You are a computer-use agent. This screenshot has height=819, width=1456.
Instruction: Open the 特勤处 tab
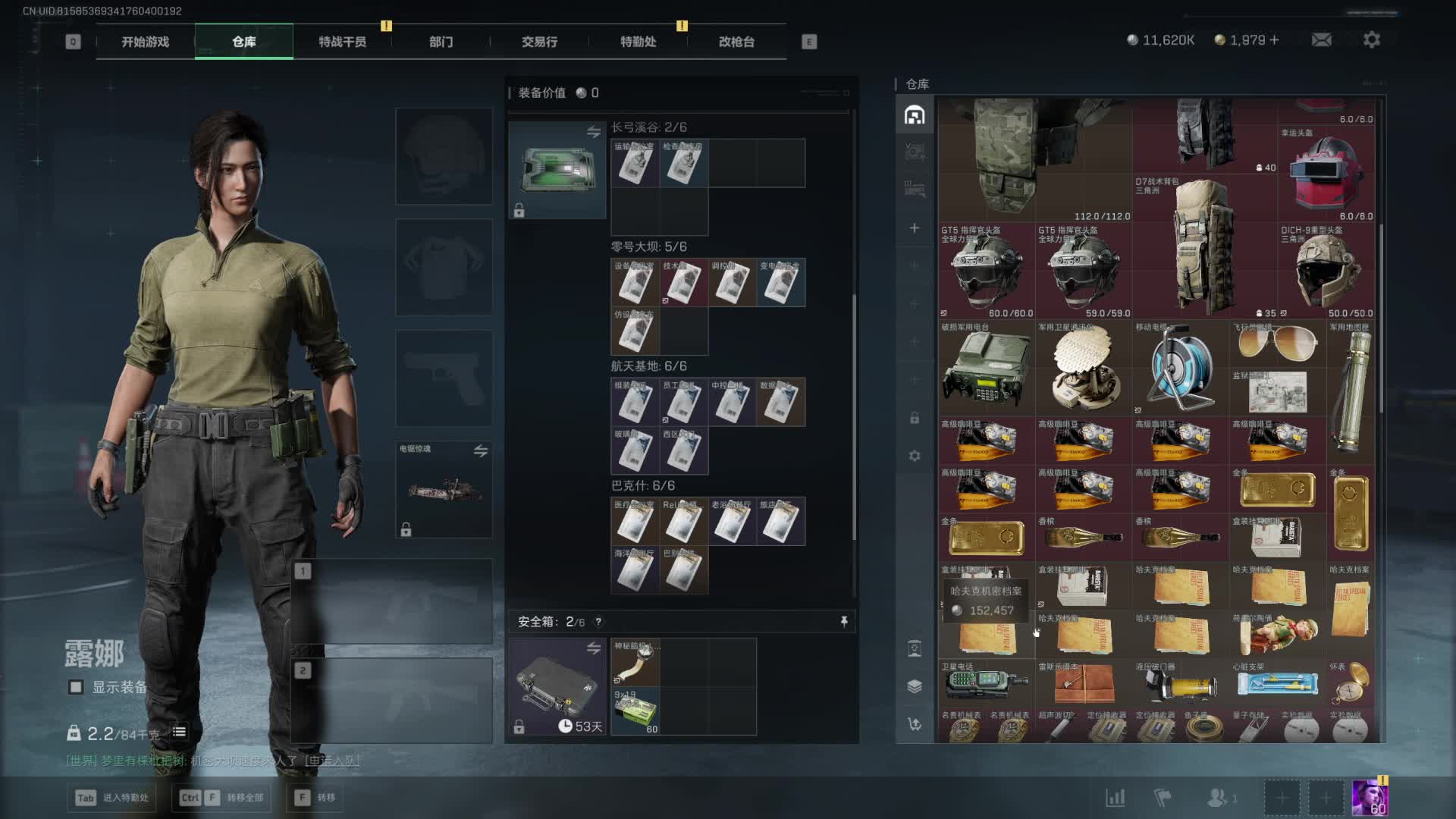(638, 42)
